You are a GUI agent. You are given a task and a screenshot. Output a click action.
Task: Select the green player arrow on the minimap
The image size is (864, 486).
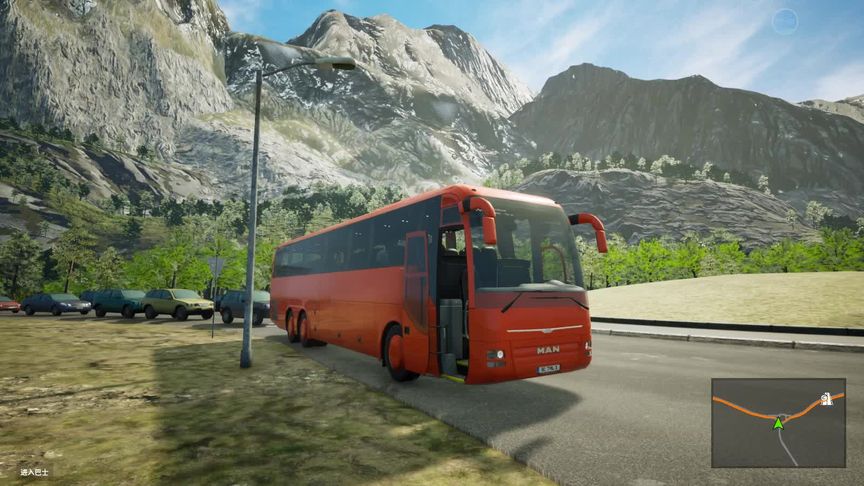coord(778,423)
